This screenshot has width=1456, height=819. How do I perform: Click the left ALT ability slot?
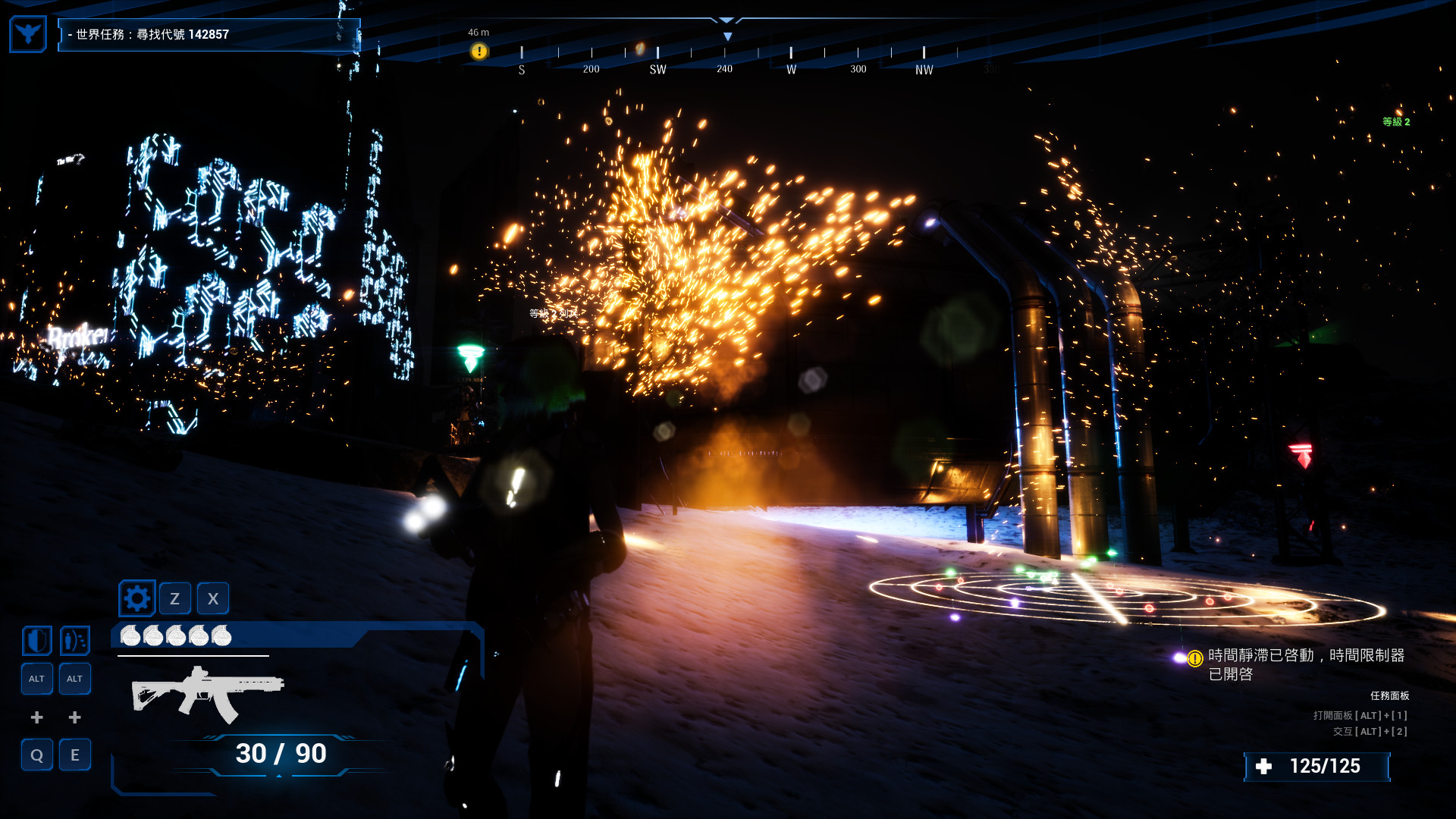click(36, 679)
